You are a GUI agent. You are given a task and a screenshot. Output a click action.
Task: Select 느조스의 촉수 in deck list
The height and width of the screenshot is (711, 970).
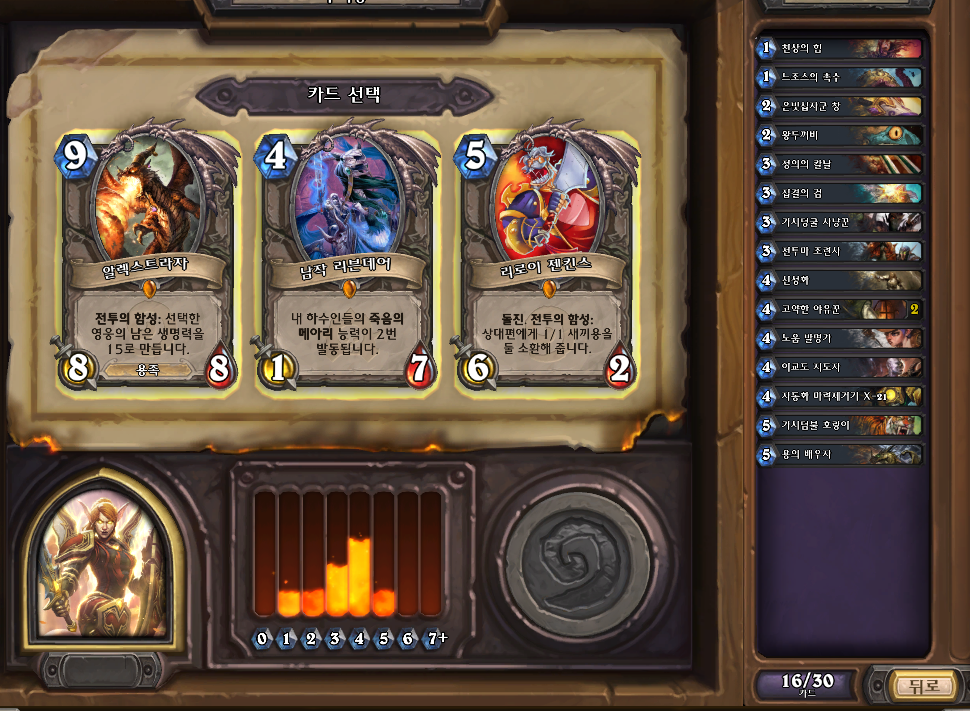point(840,77)
